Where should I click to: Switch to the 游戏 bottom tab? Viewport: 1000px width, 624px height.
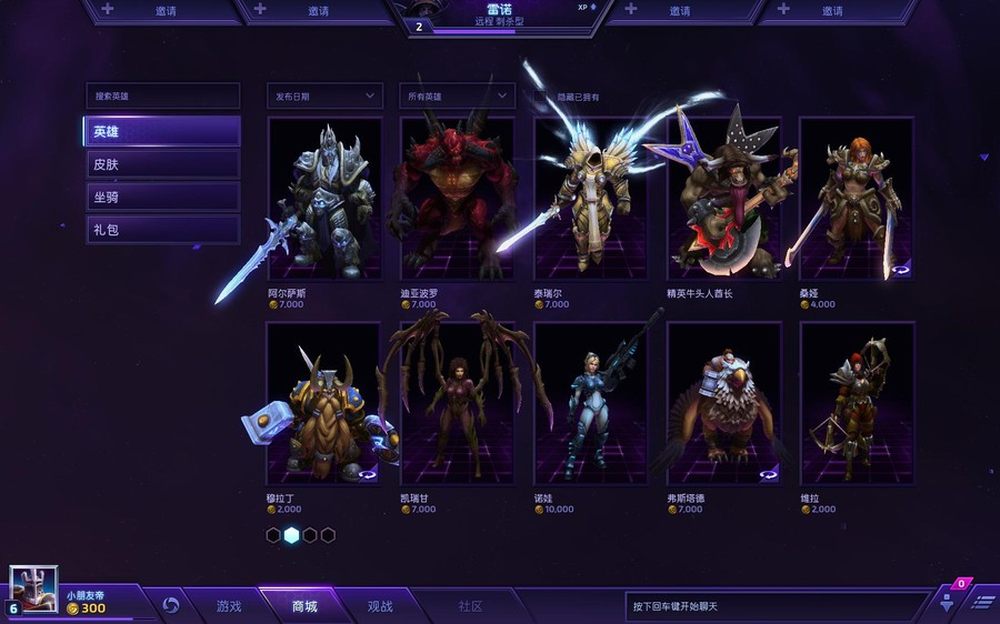point(229,606)
